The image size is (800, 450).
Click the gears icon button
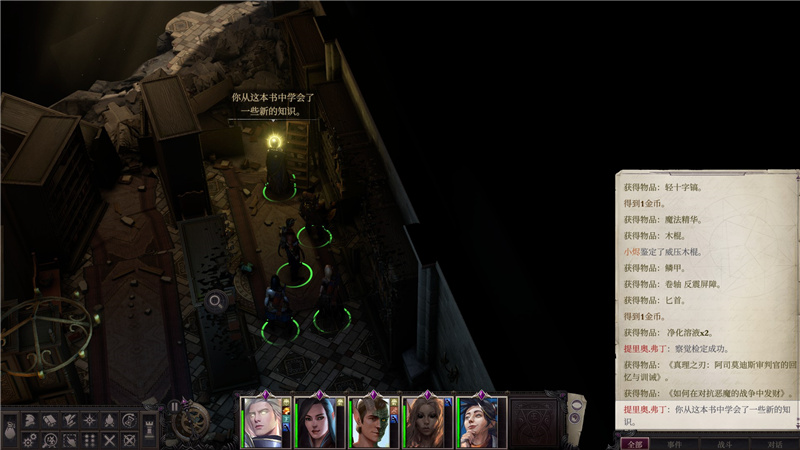click(x=29, y=440)
